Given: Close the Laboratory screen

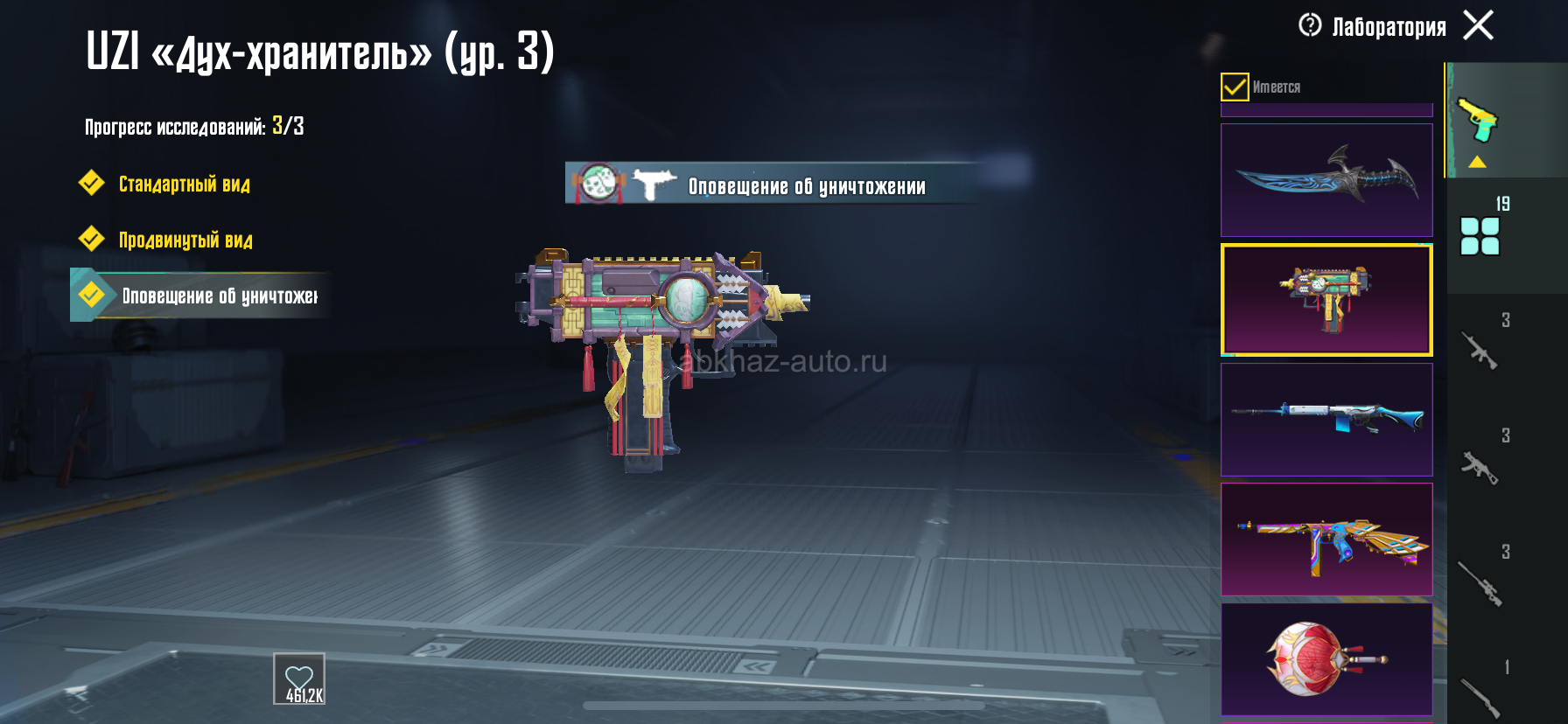Looking at the screenshot, I should coord(1479,25).
